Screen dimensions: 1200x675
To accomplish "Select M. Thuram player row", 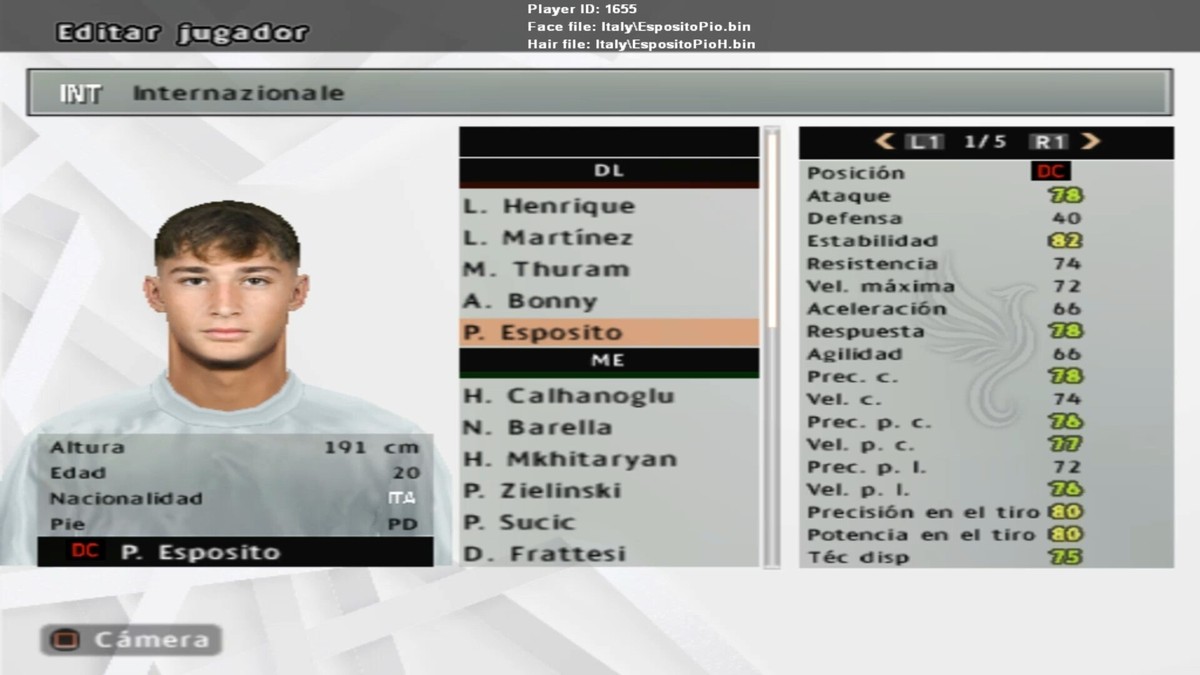I will click(x=546, y=269).
